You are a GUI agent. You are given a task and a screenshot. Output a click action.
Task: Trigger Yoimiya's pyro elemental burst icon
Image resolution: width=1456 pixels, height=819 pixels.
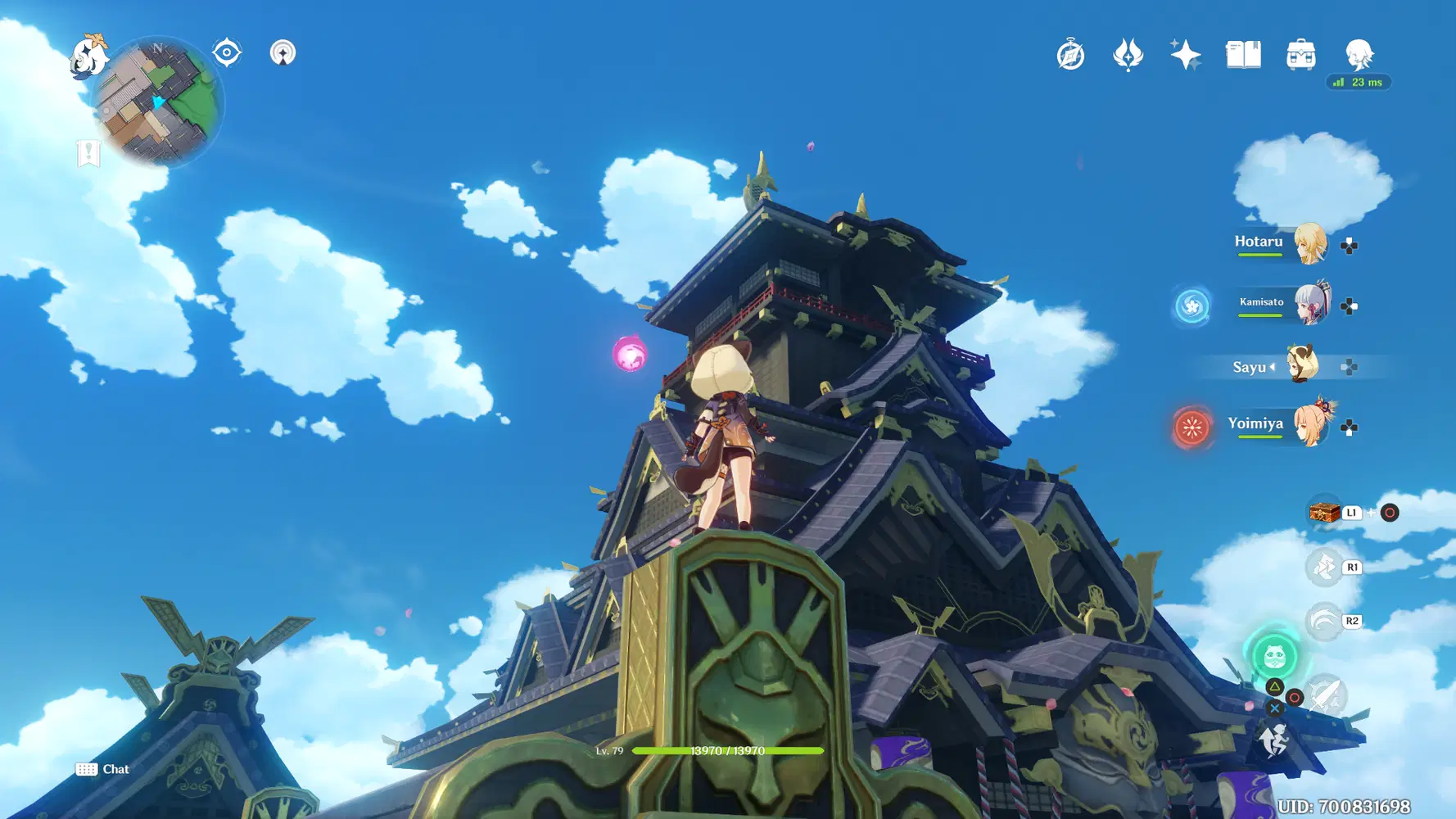click(1191, 426)
